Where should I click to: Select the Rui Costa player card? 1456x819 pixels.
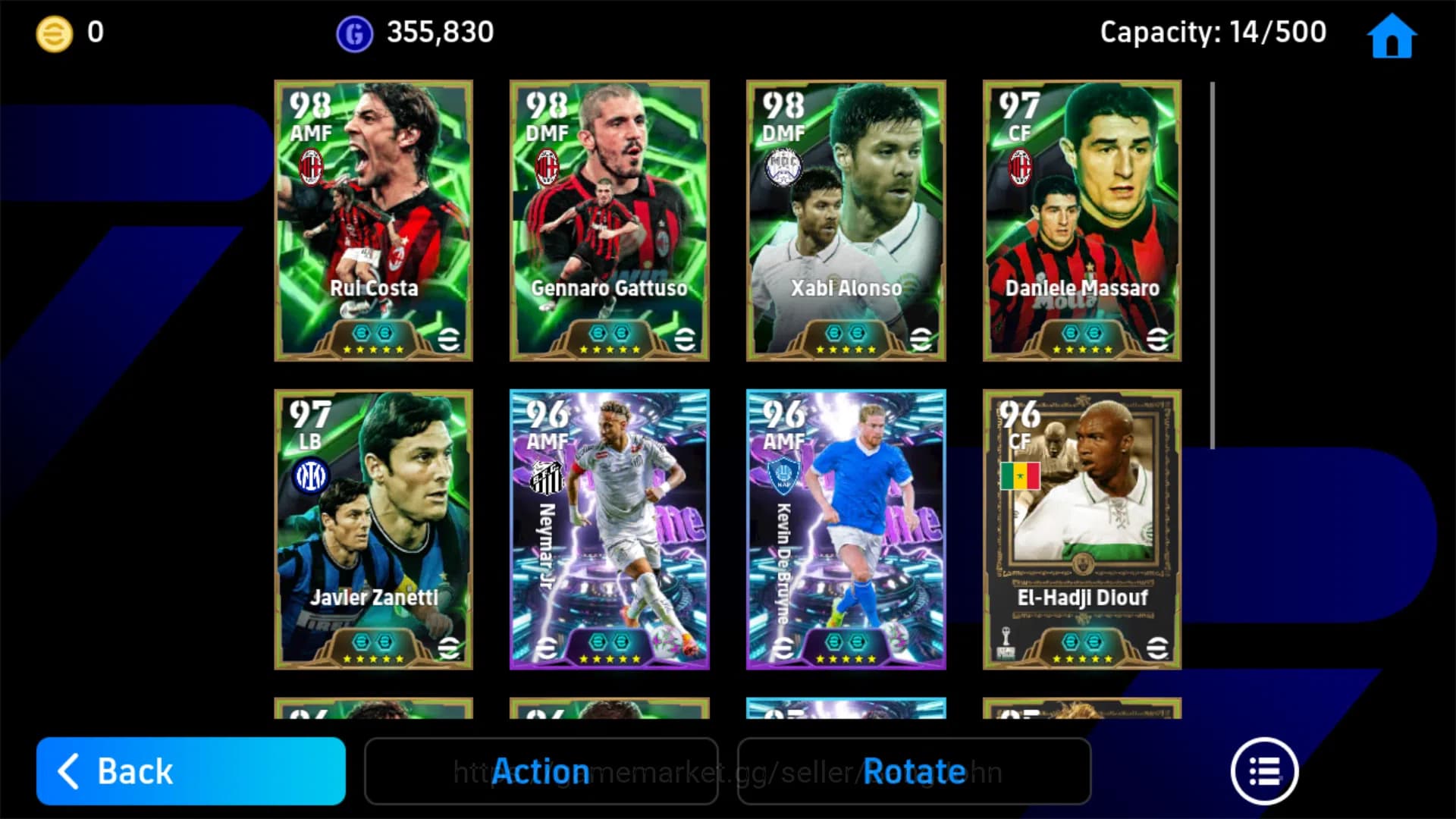tap(373, 220)
